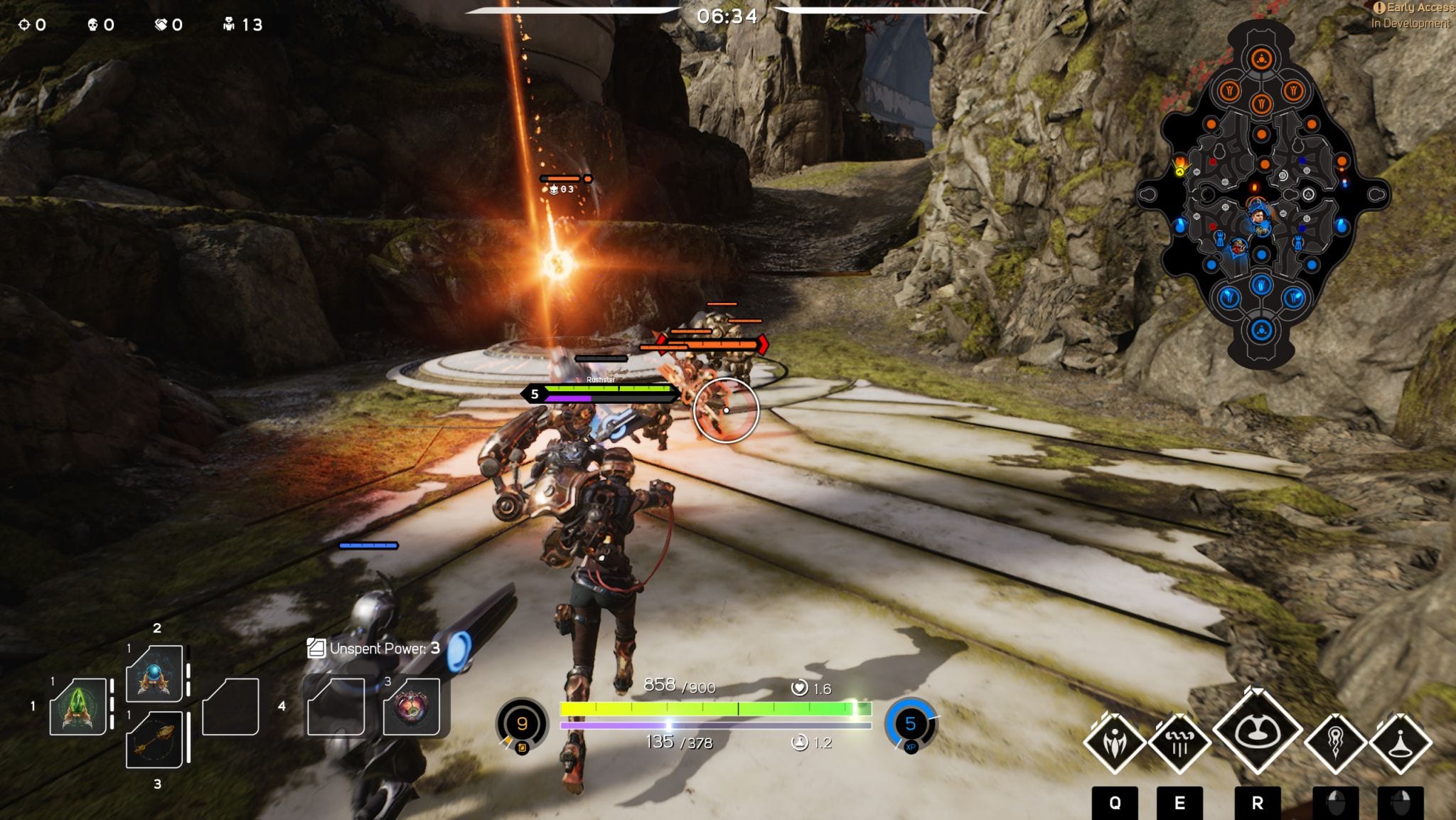Screen dimensions: 1456x820
Task: Ping the yellow alert marker on minimap
Action: coord(1180,167)
